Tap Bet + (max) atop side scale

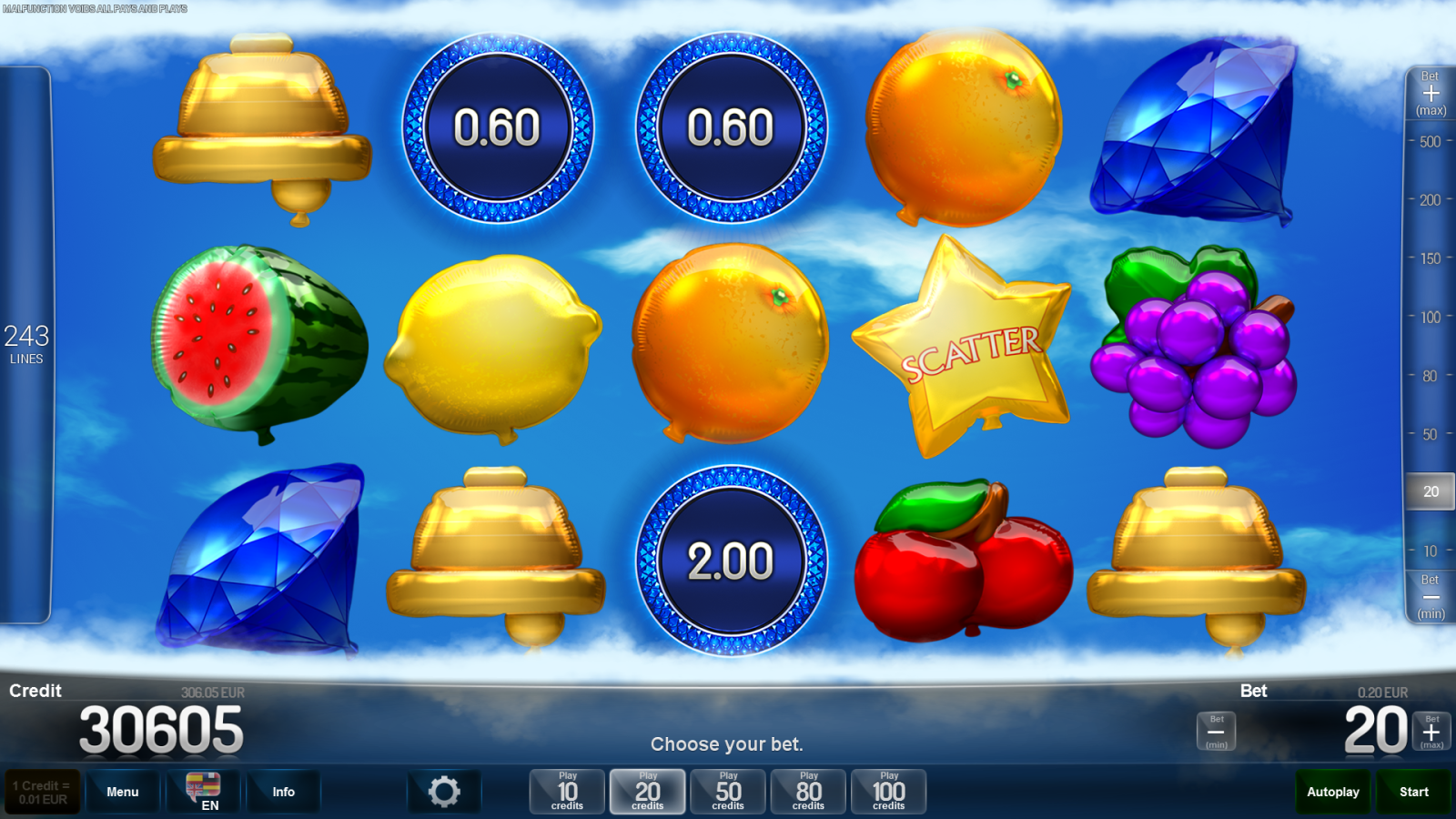click(x=1431, y=94)
